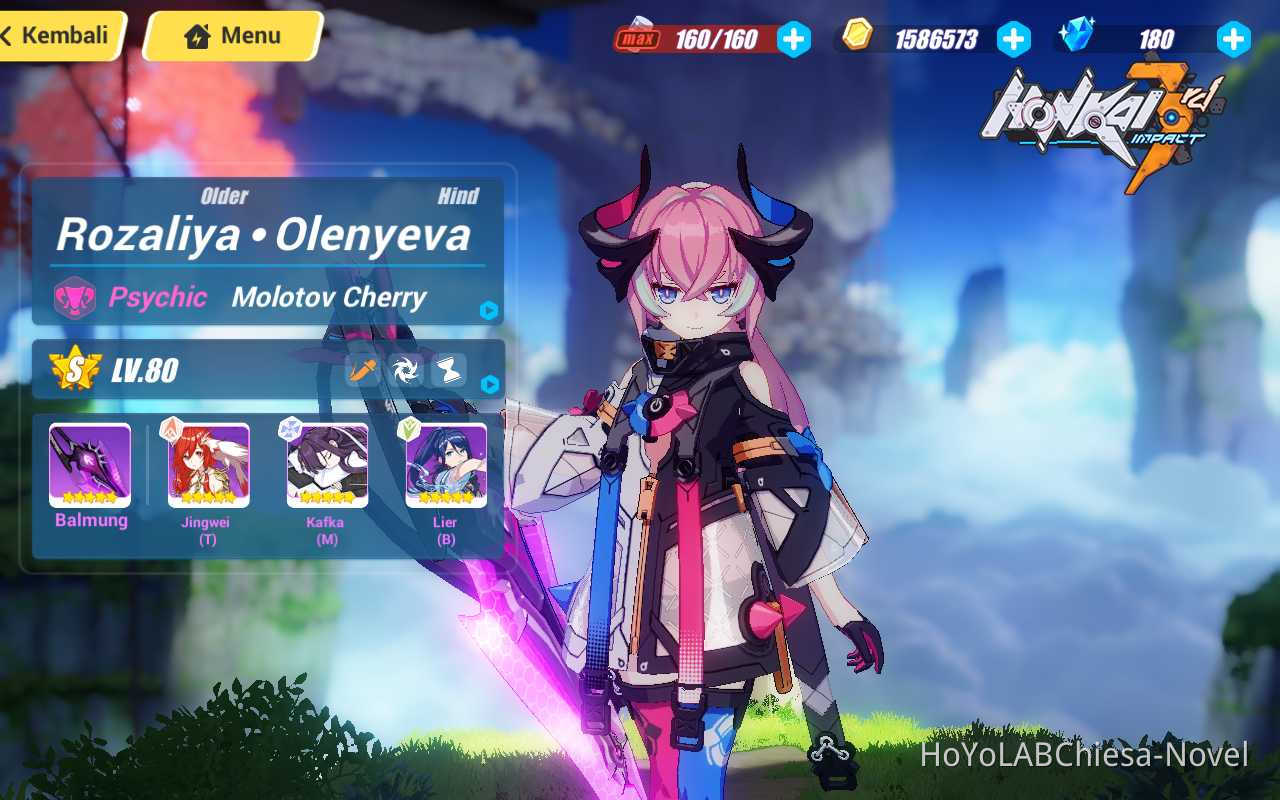
Task: Add Crystals with the plus button
Action: [1233, 38]
